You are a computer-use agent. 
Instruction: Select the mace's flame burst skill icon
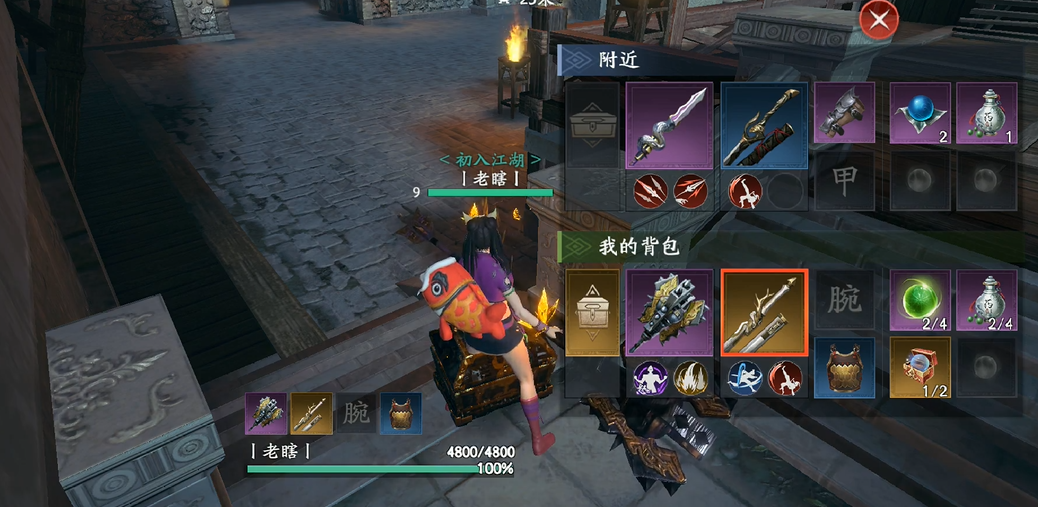(x=689, y=378)
